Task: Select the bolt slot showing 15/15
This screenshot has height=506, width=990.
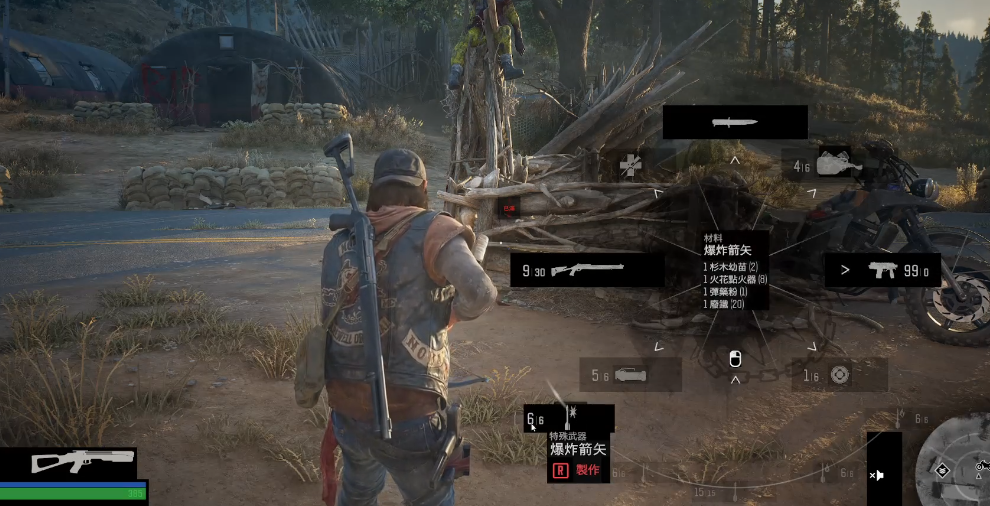Action: (x=703, y=491)
